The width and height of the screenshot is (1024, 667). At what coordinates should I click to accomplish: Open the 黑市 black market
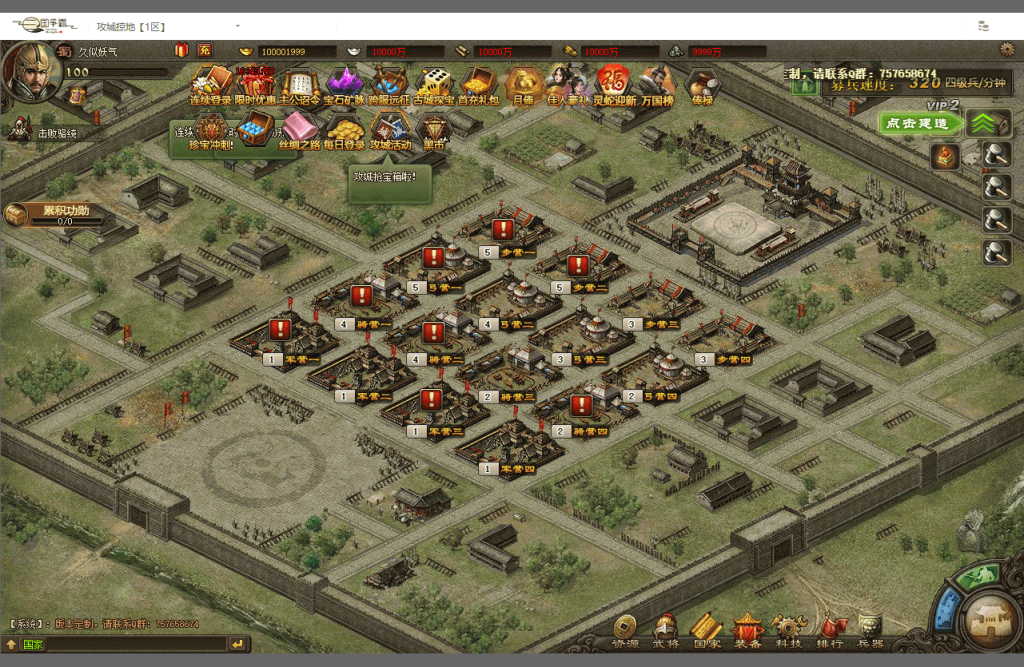click(x=434, y=129)
